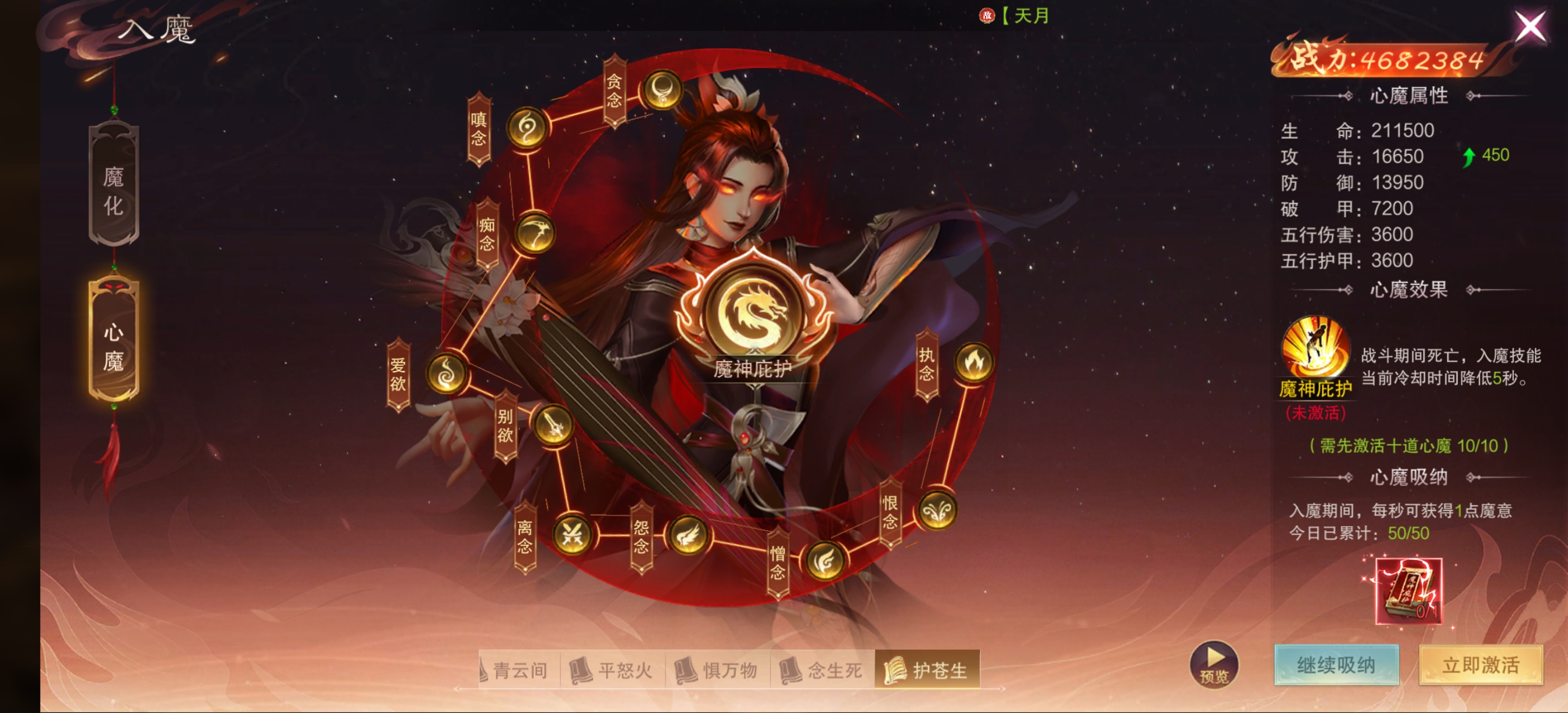
Task: Click the 继续吸纳 button
Action: (1336, 665)
